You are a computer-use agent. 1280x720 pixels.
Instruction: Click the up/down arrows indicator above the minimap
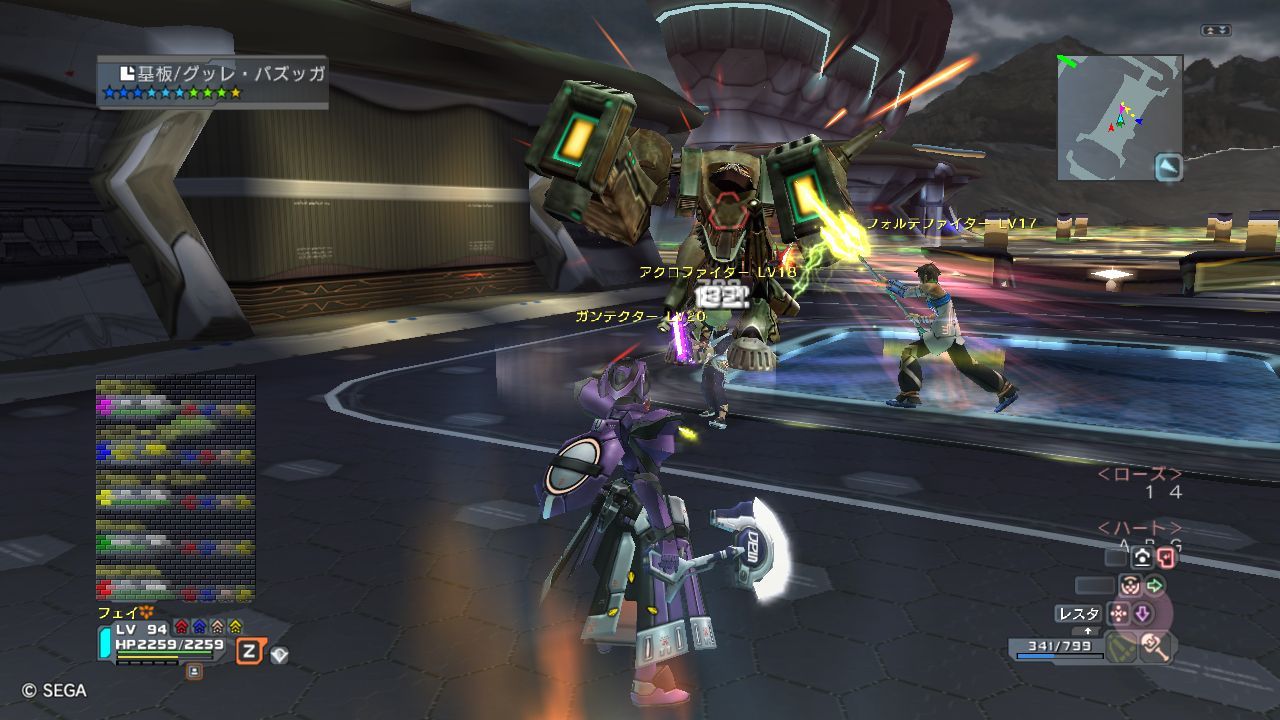click(1216, 31)
